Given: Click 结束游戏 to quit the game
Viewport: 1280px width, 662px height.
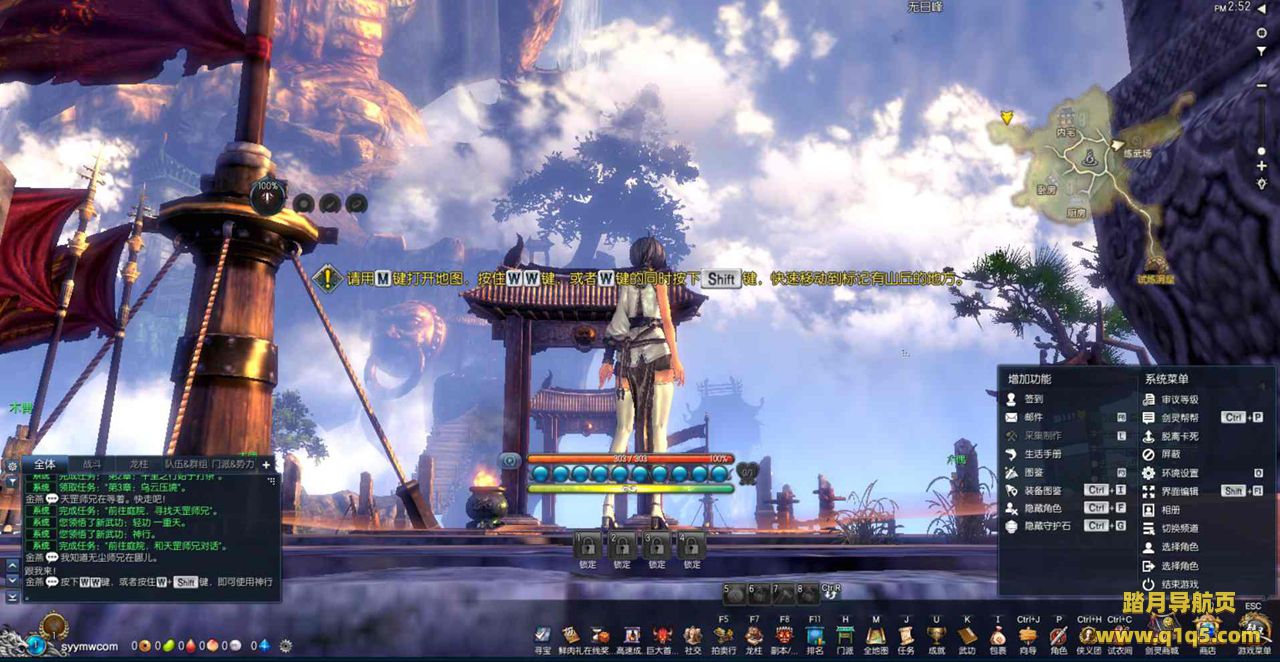Looking at the screenshot, I should coord(1179,584).
